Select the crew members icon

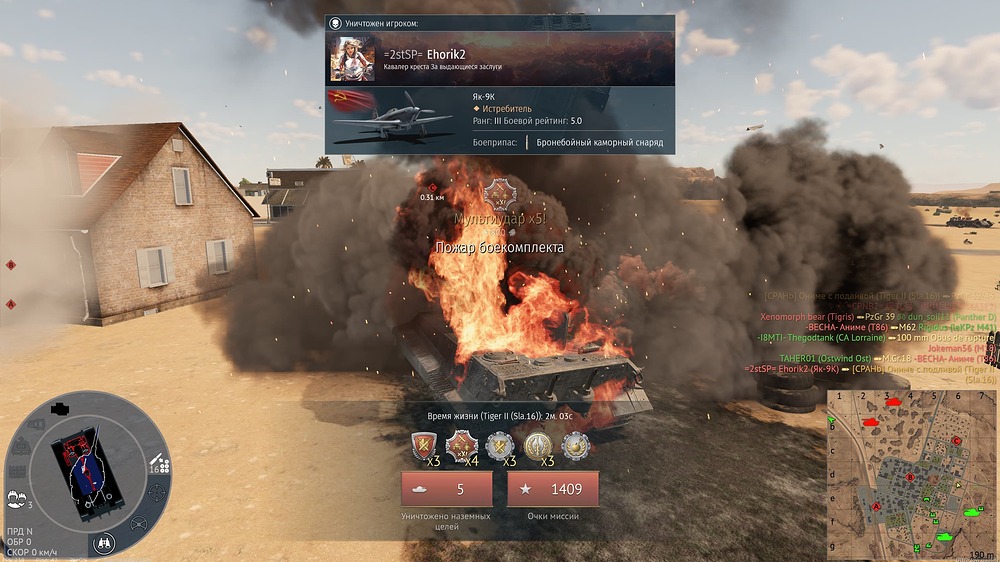(x=17, y=499)
